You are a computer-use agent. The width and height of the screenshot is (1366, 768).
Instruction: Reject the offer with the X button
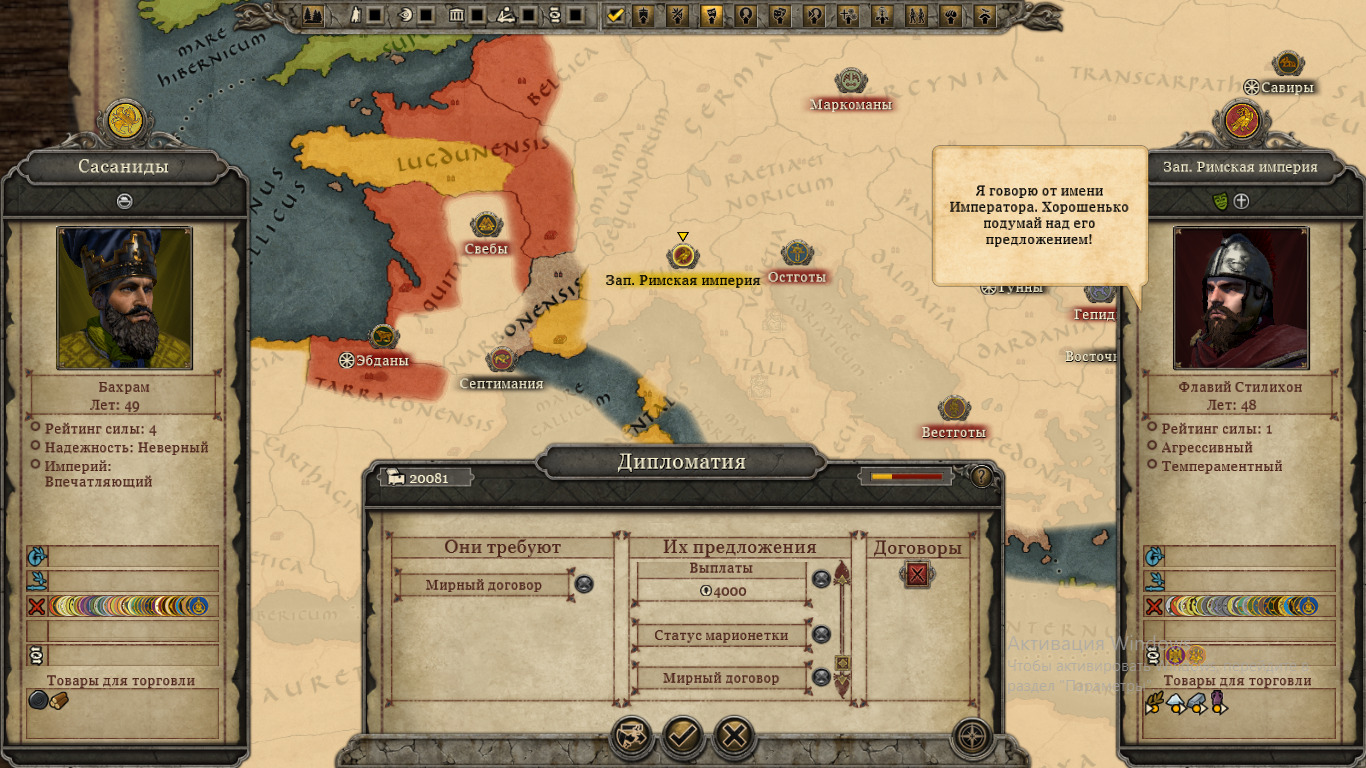click(x=734, y=738)
